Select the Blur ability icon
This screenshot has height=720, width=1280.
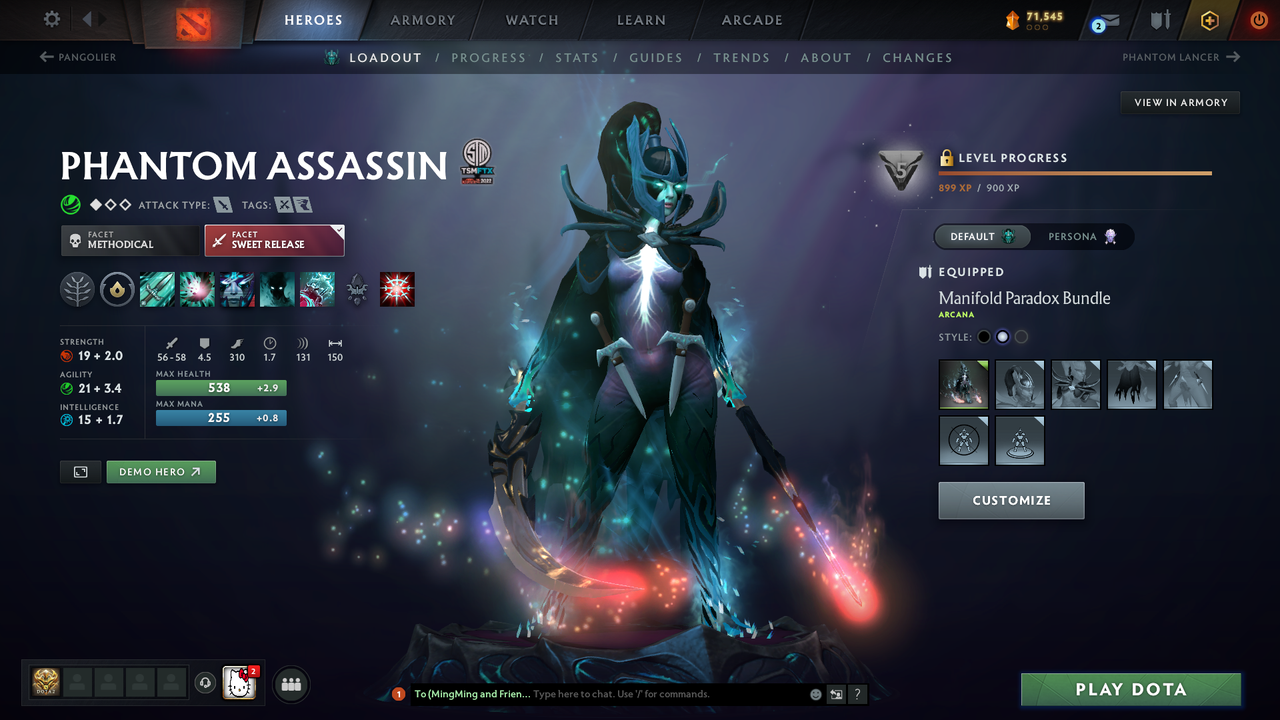tap(277, 289)
